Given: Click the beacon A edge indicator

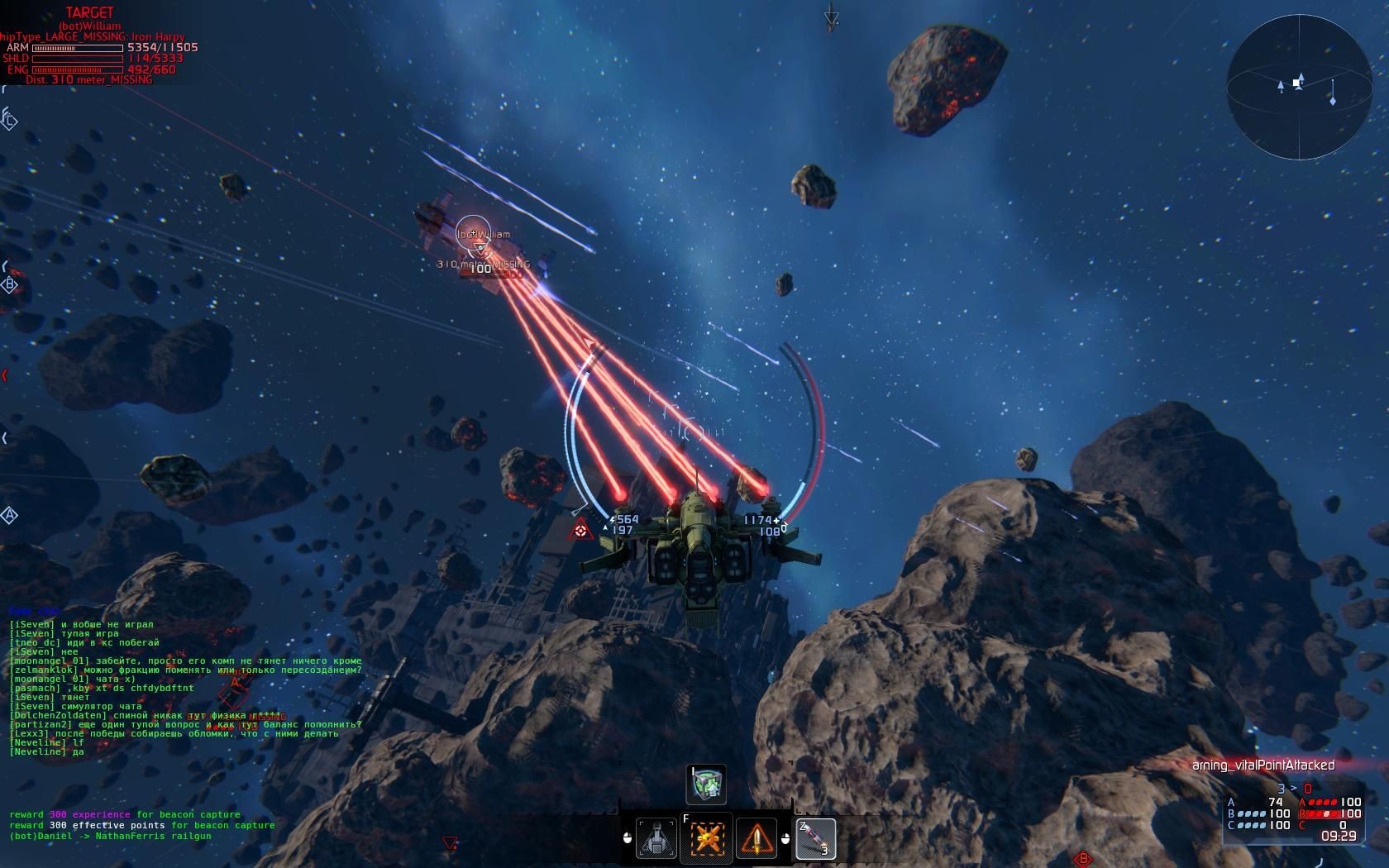Looking at the screenshot, I should (10, 516).
